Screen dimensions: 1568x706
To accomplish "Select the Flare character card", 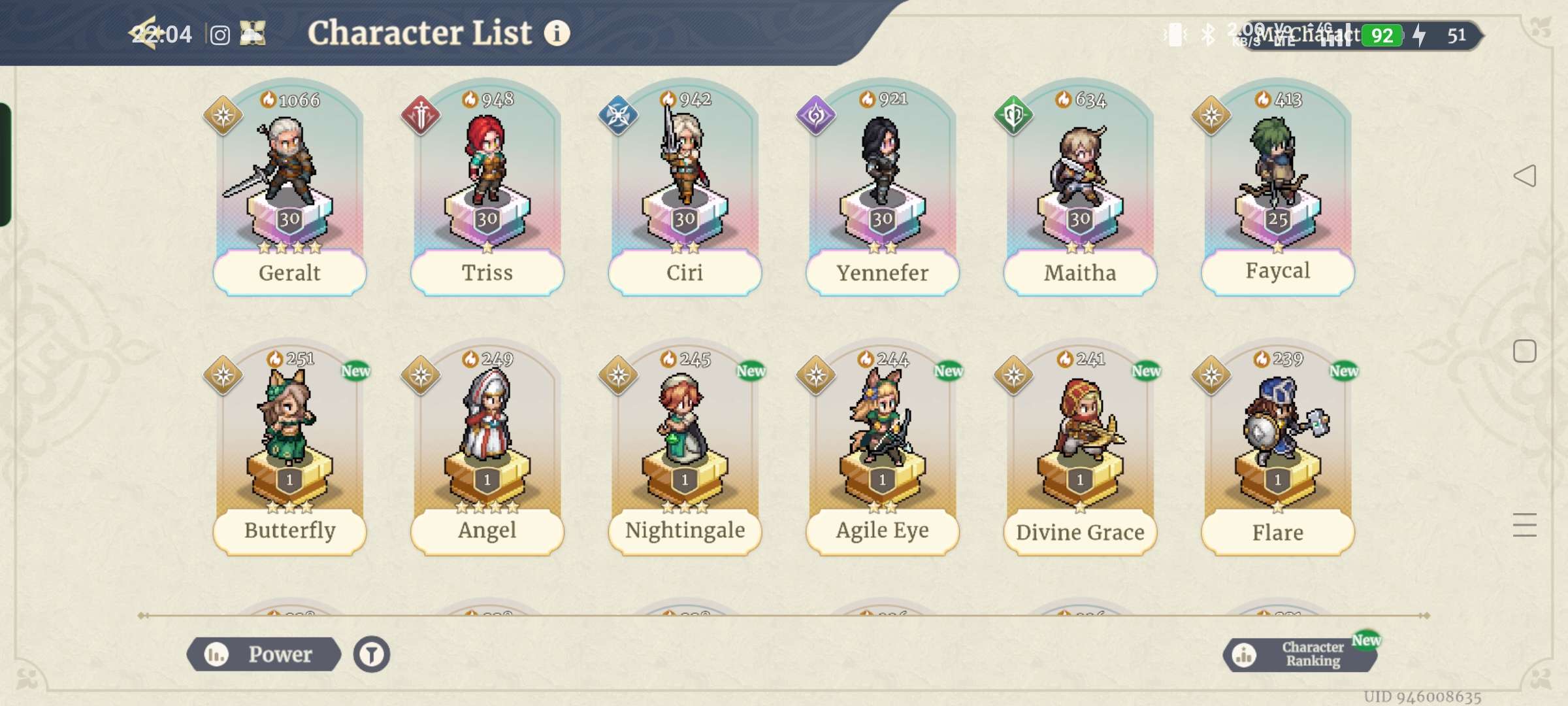I will pyautogui.click(x=1277, y=451).
